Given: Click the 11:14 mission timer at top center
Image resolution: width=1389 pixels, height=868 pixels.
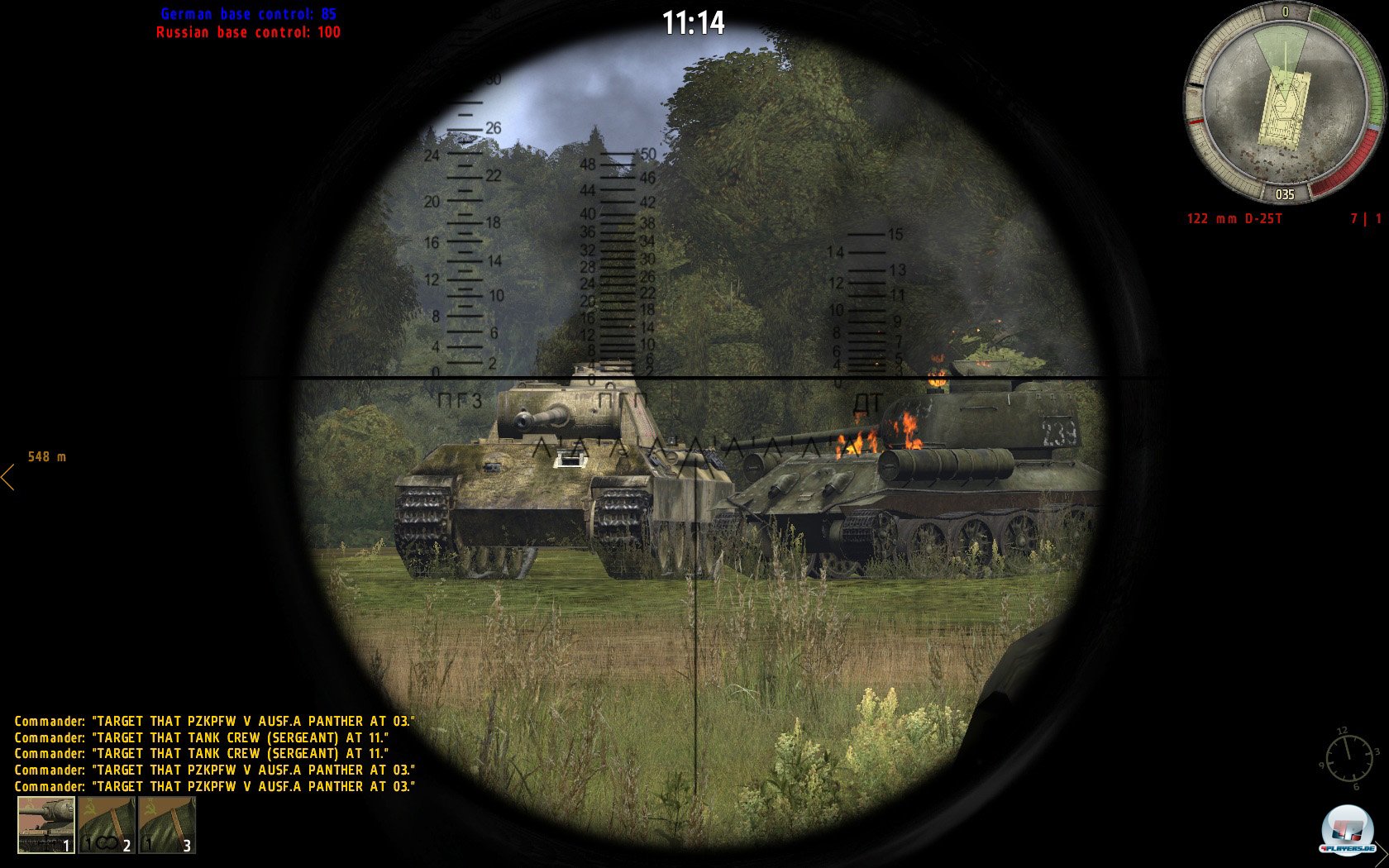Looking at the screenshot, I should (x=694, y=23).
